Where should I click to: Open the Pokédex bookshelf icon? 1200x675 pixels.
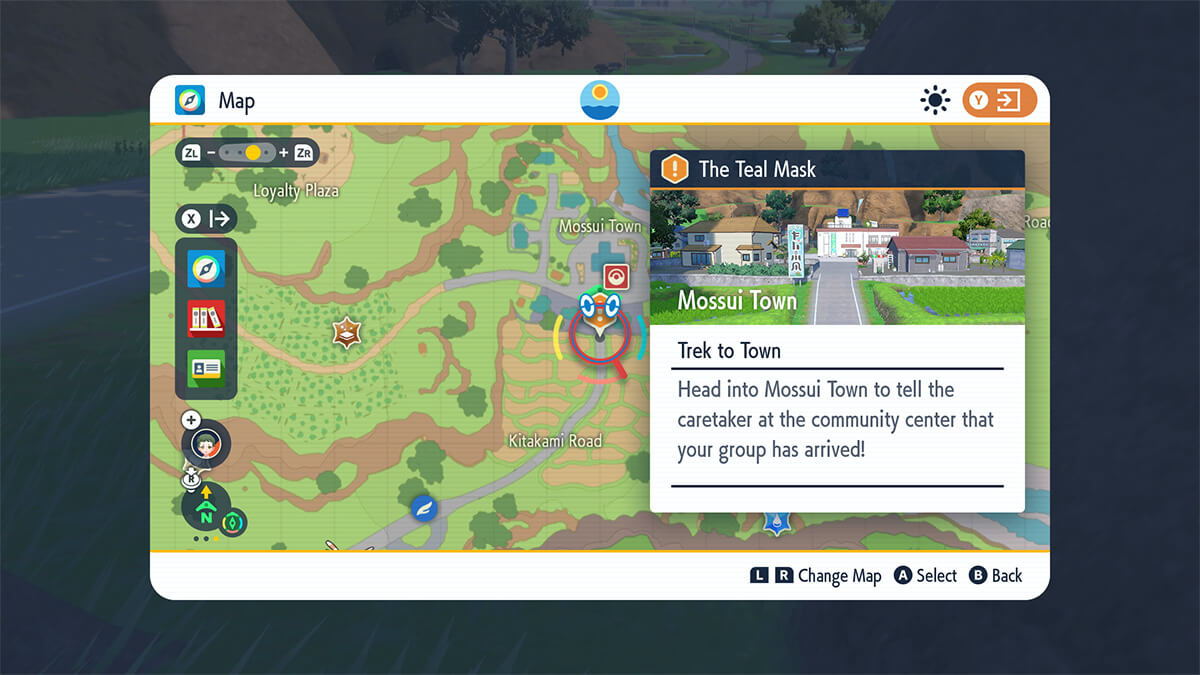click(x=206, y=319)
